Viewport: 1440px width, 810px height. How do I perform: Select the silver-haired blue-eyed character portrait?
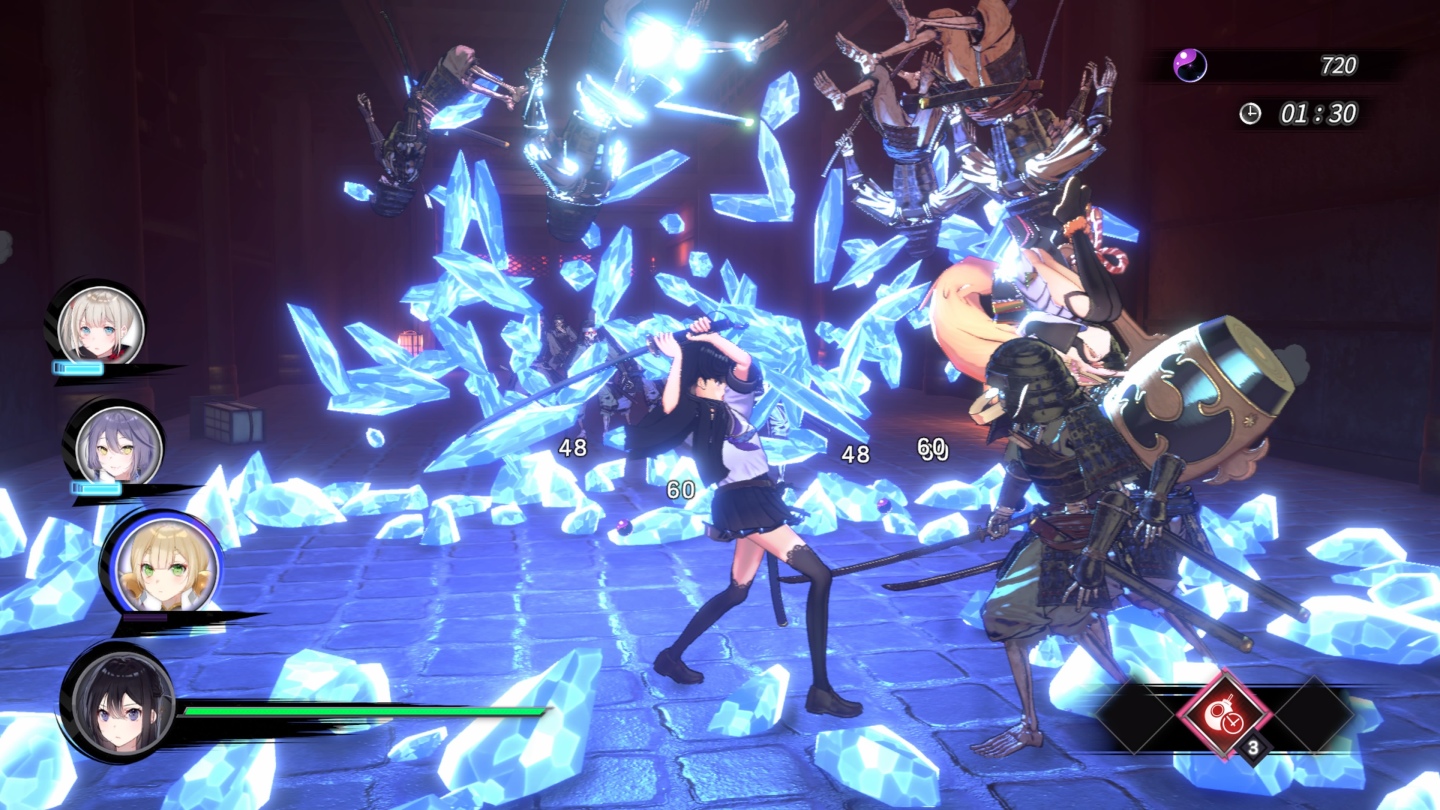coord(100,325)
